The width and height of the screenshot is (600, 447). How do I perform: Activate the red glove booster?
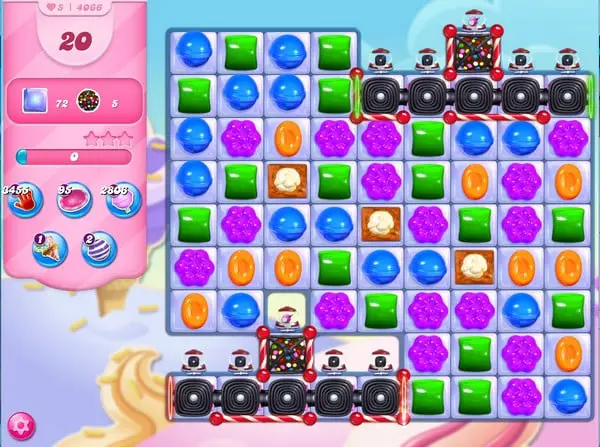[x=23, y=199]
